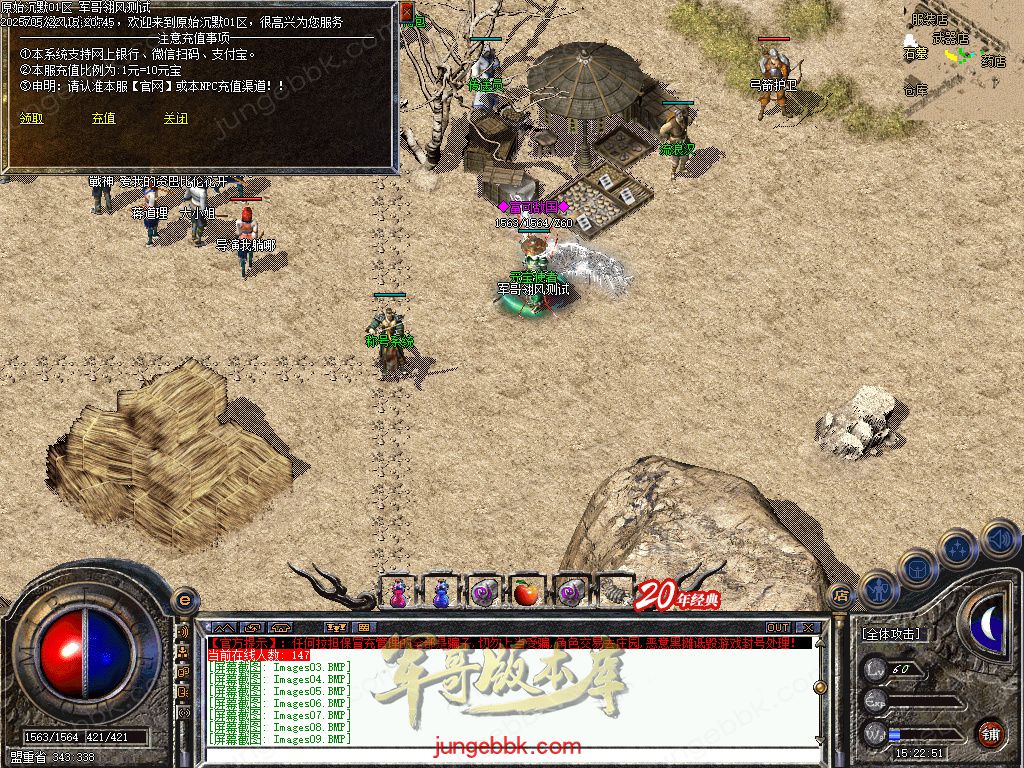Select the 关闭 (close) text link
Image resolution: width=1024 pixels, height=768 pixels.
[175, 118]
